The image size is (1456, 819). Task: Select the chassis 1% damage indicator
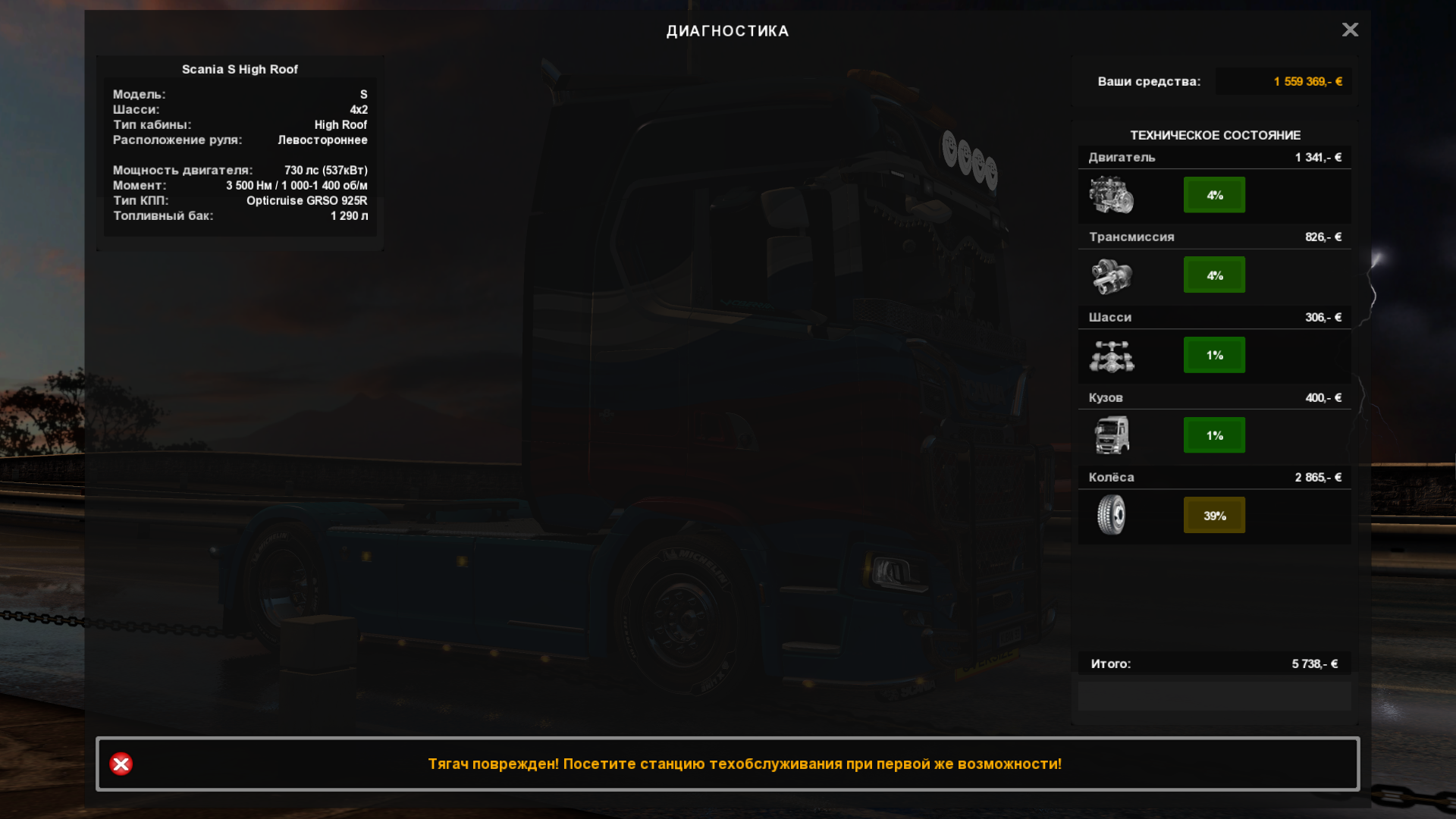(1214, 355)
